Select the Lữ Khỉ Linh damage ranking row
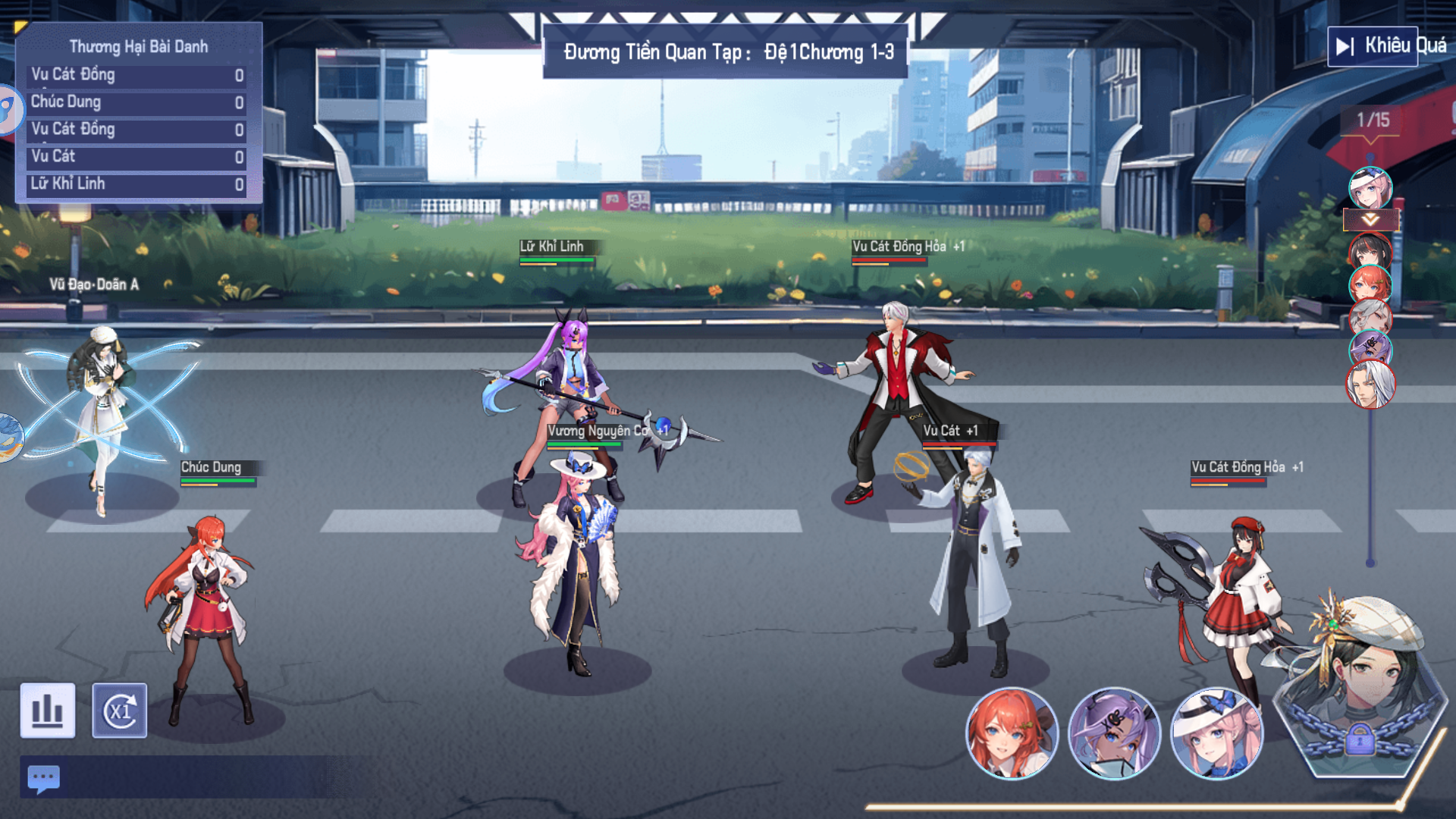Viewport: 1456px width, 819px height. (138, 184)
